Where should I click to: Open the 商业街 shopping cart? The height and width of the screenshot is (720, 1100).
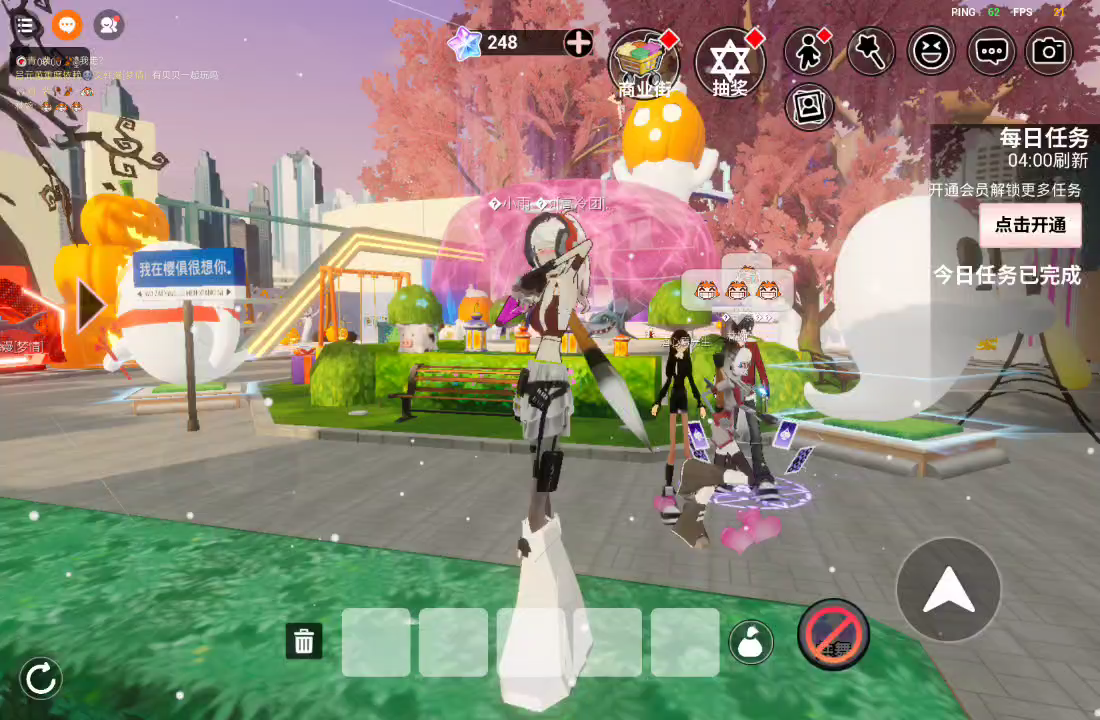pos(644,62)
